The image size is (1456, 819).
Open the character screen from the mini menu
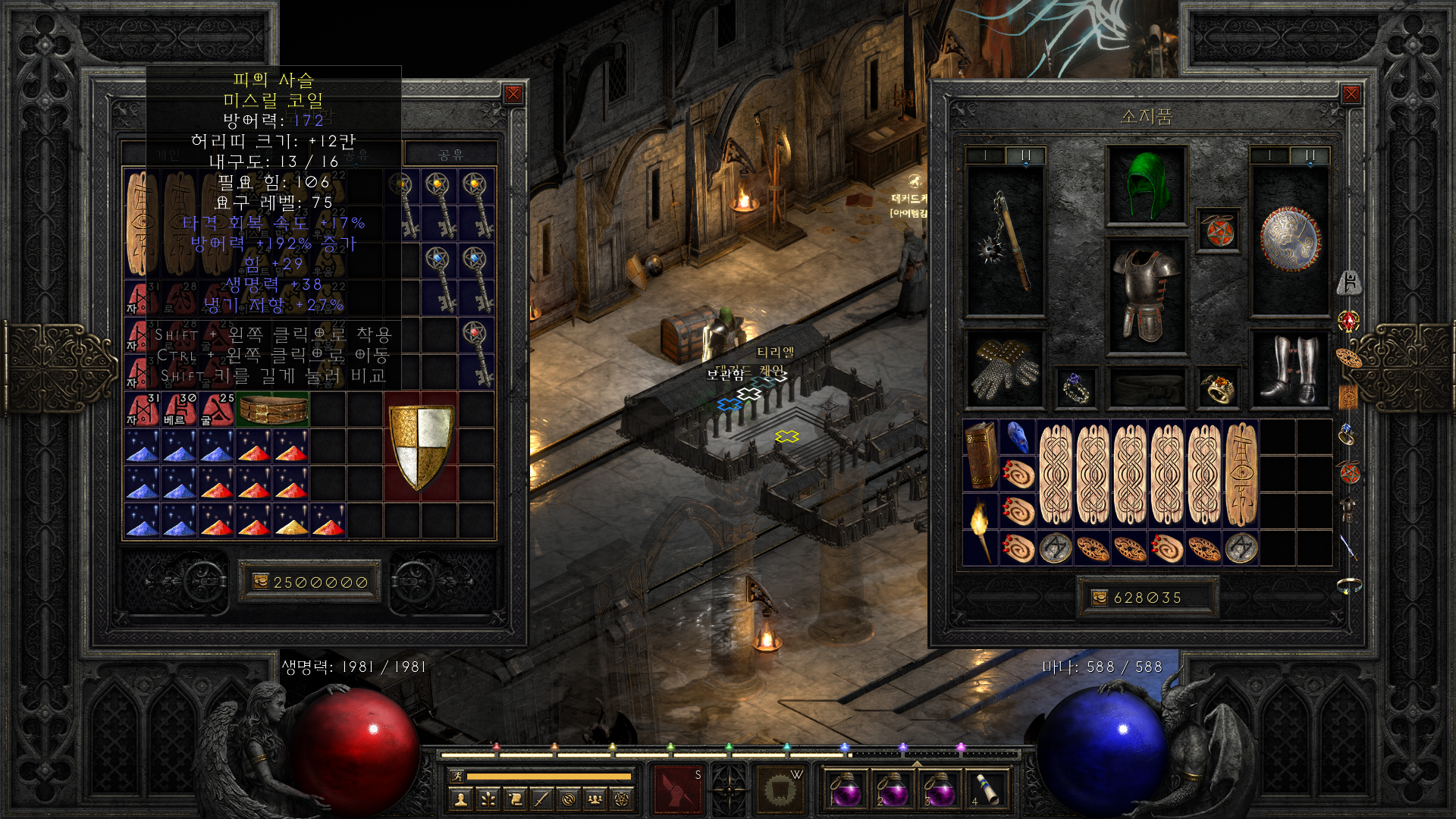tap(460, 799)
